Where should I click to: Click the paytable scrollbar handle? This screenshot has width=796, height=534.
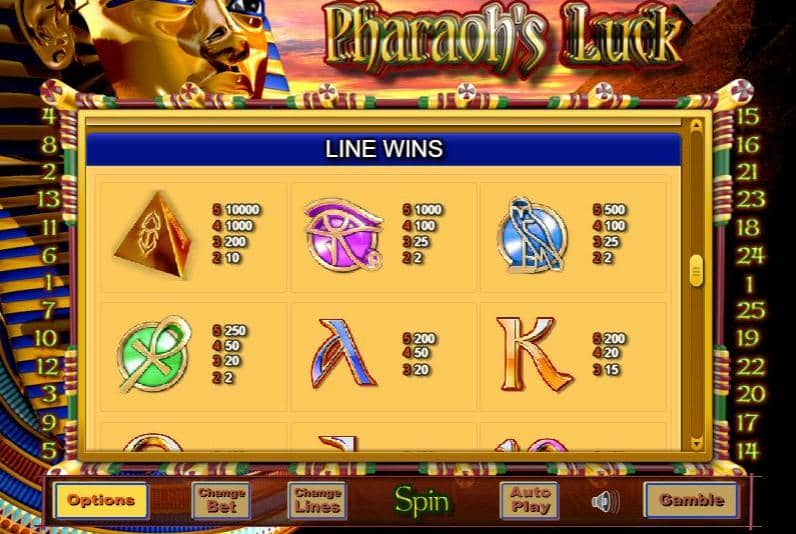pos(696,270)
